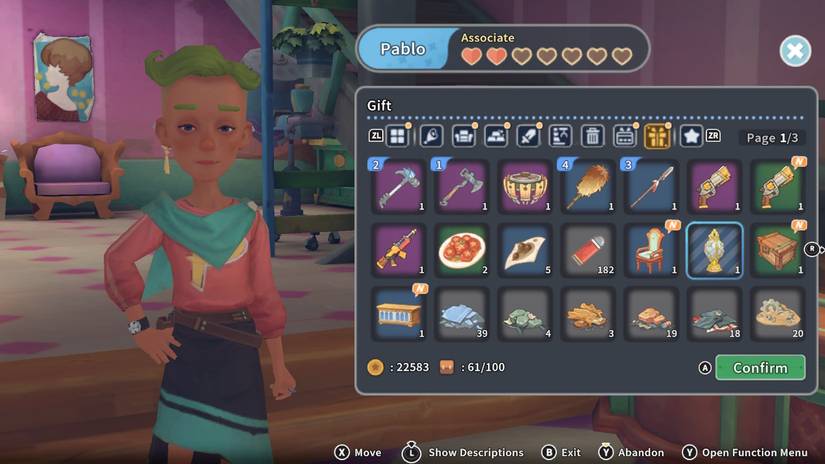The width and height of the screenshot is (825, 464).
Task: Open the trash can category tab
Action: point(593,136)
